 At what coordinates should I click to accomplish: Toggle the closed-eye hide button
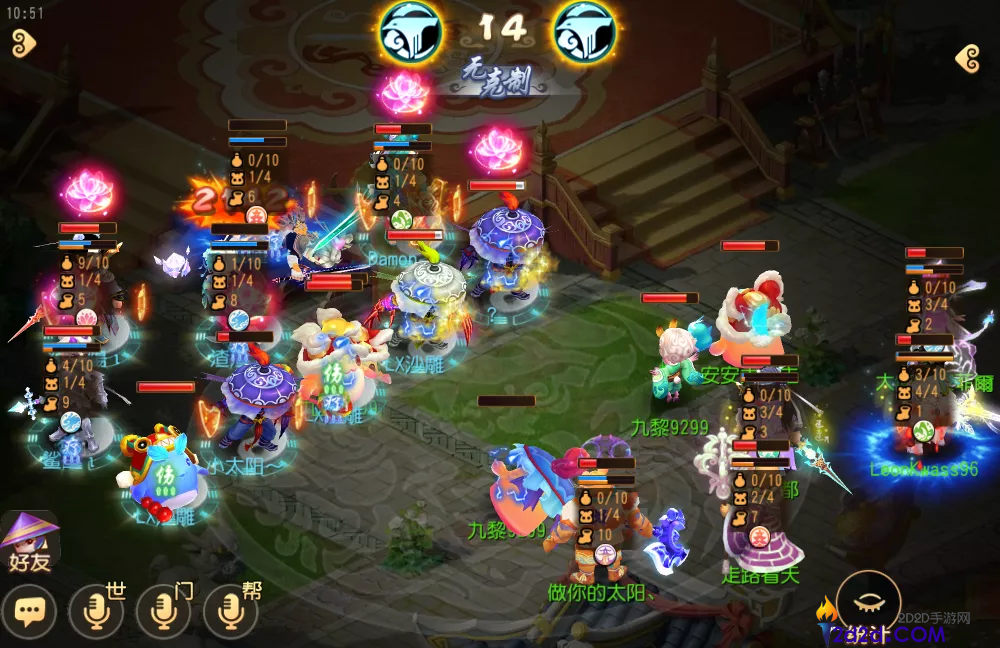point(868,603)
